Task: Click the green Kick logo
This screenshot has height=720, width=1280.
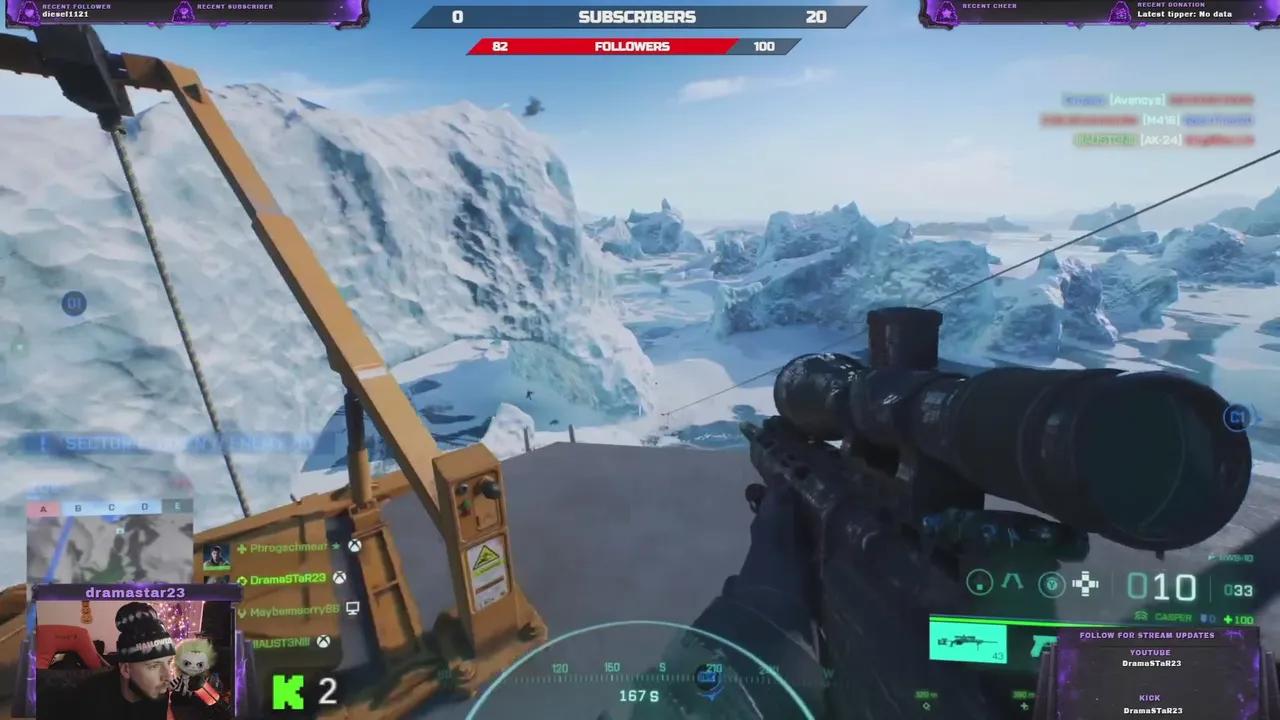Action: pos(288,691)
